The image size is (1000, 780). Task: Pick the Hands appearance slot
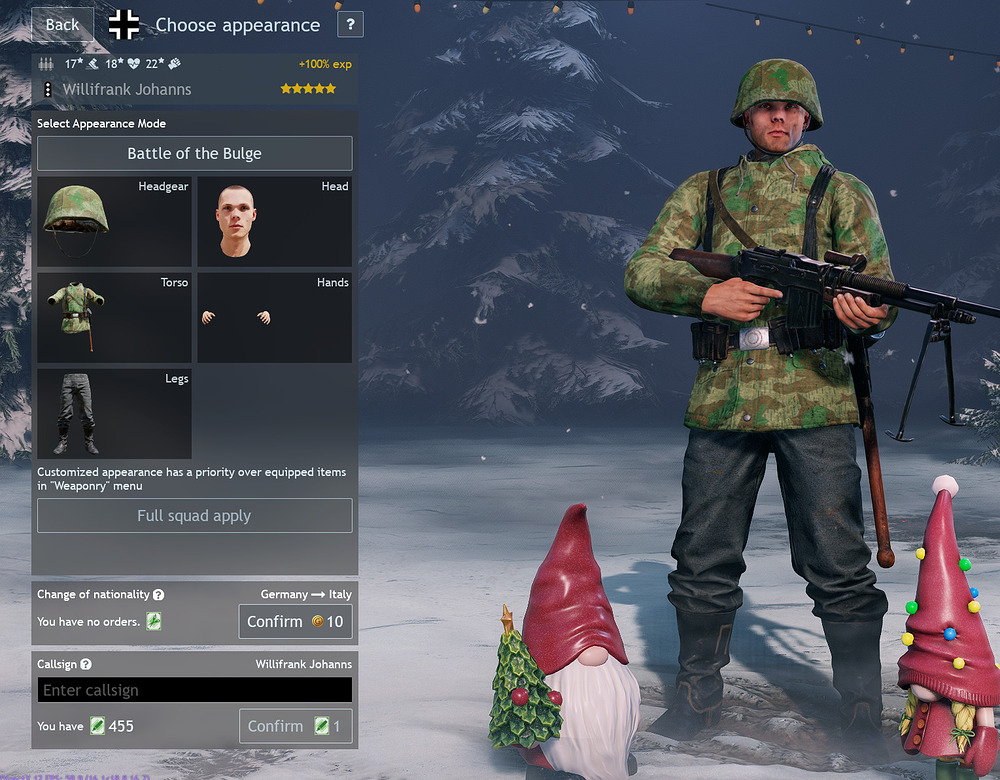pos(274,318)
